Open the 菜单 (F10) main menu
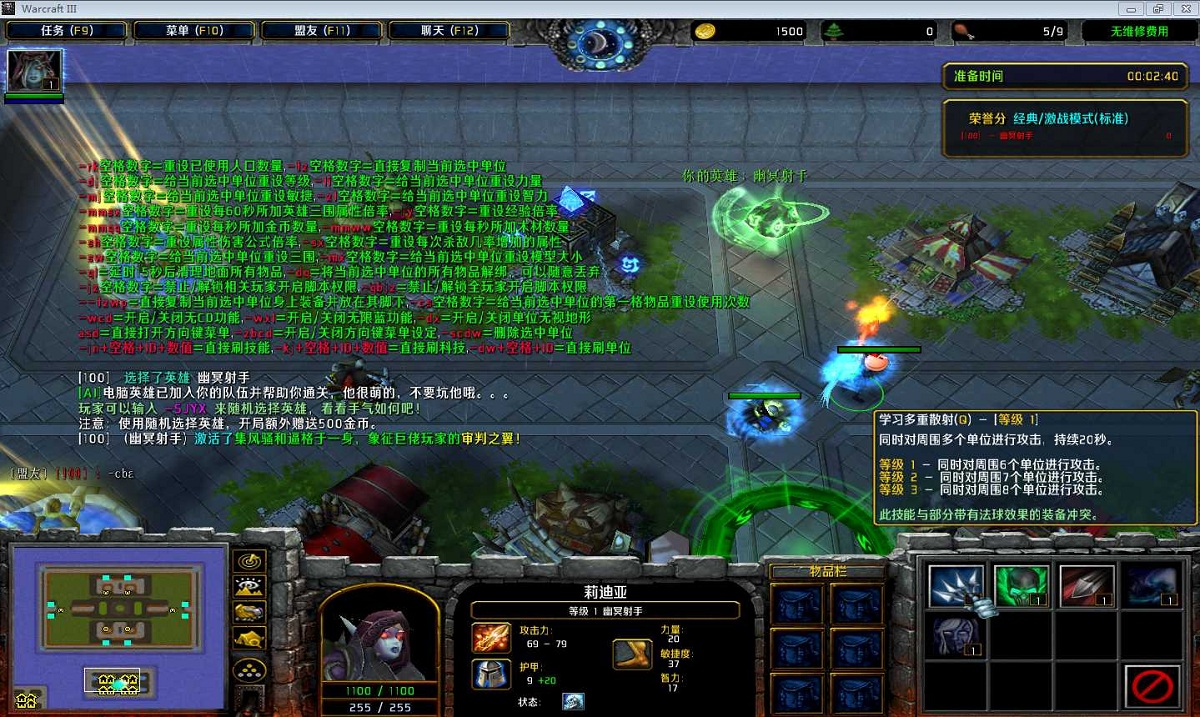This screenshot has width=1200, height=717. pos(194,31)
